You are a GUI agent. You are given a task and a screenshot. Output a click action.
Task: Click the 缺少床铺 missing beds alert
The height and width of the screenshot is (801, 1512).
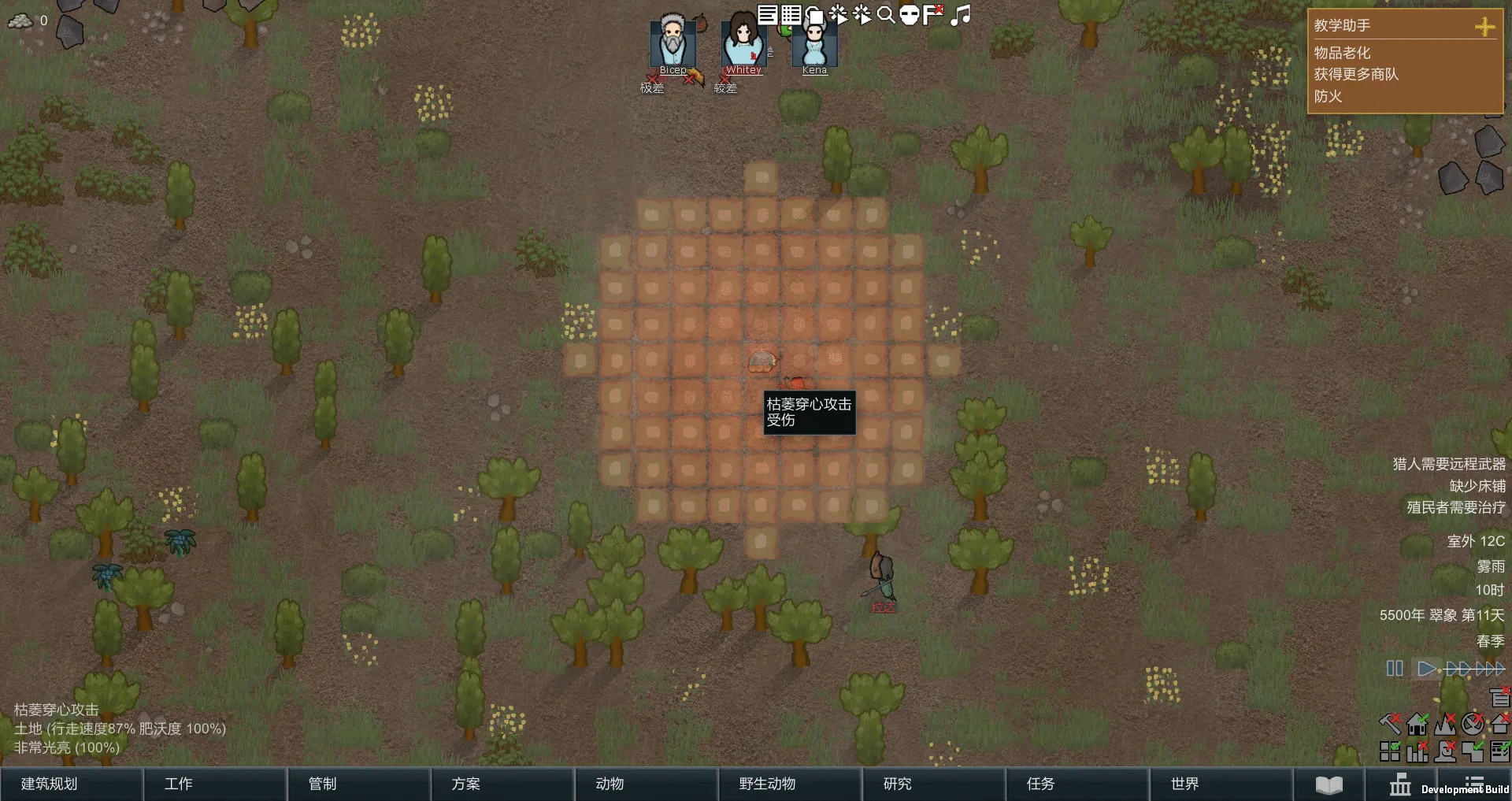coord(1477,486)
